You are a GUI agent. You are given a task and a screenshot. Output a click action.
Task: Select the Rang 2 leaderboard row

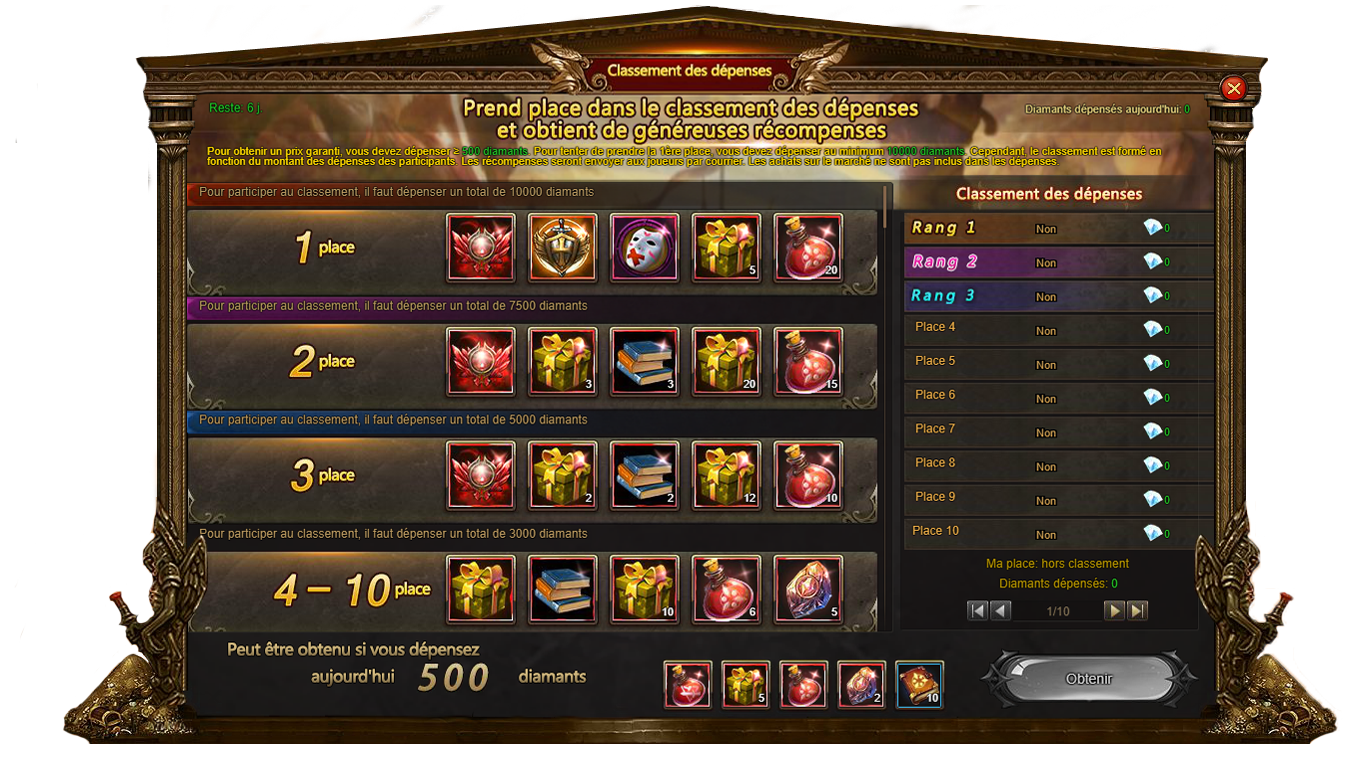coord(1058,262)
